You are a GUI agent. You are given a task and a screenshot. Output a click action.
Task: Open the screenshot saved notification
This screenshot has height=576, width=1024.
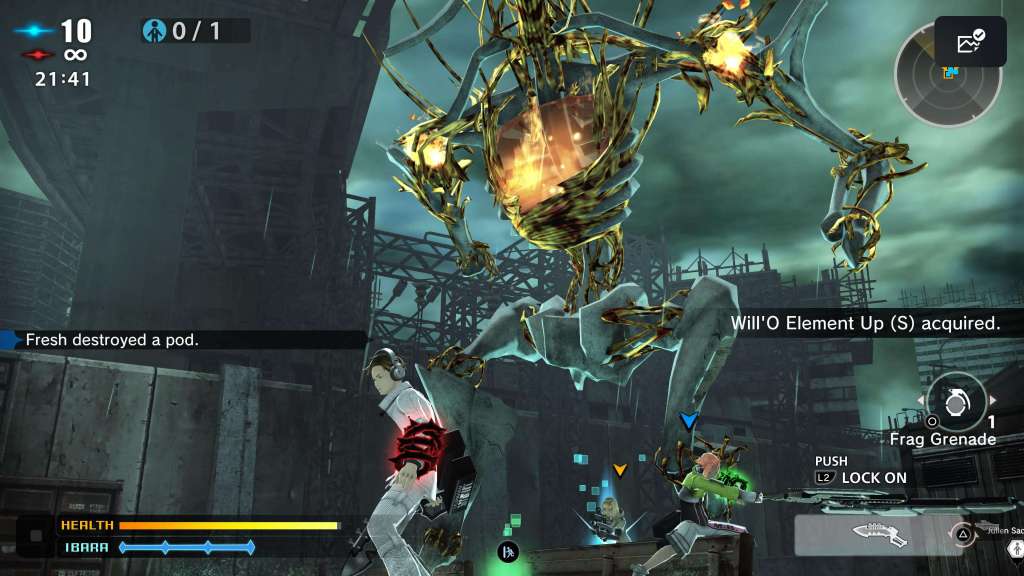pos(970,42)
